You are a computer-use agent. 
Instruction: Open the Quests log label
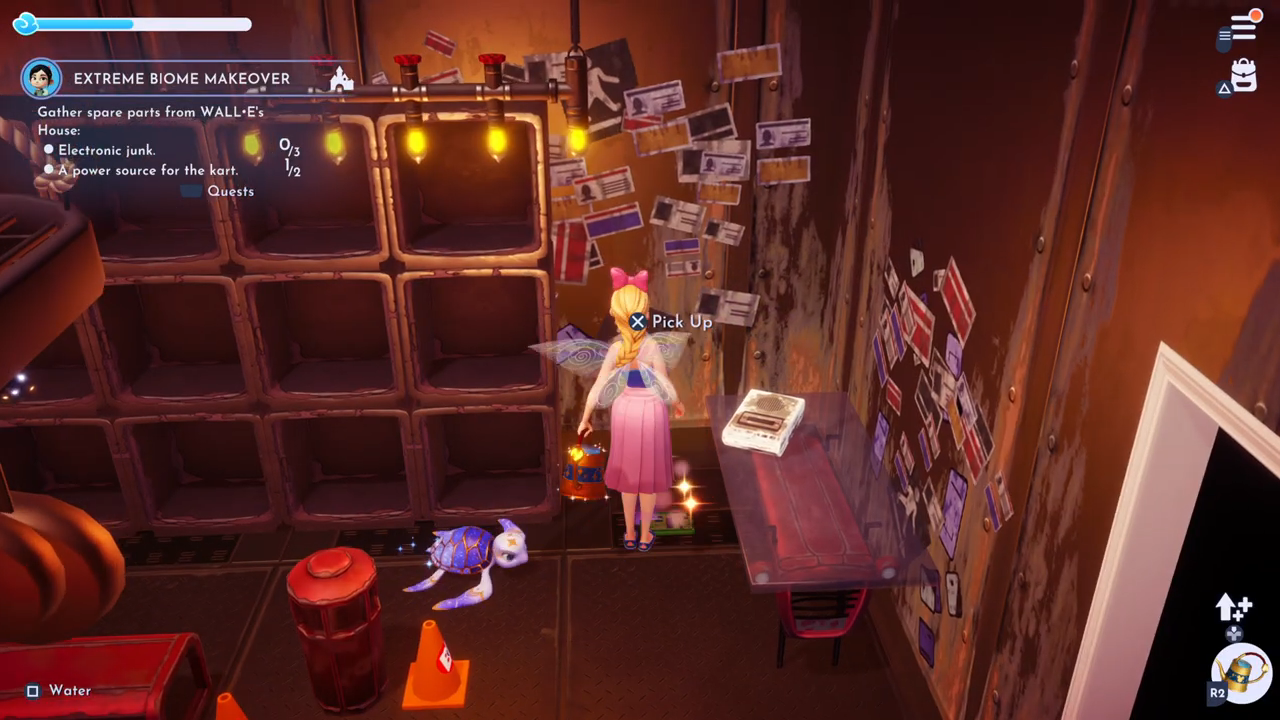click(230, 191)
